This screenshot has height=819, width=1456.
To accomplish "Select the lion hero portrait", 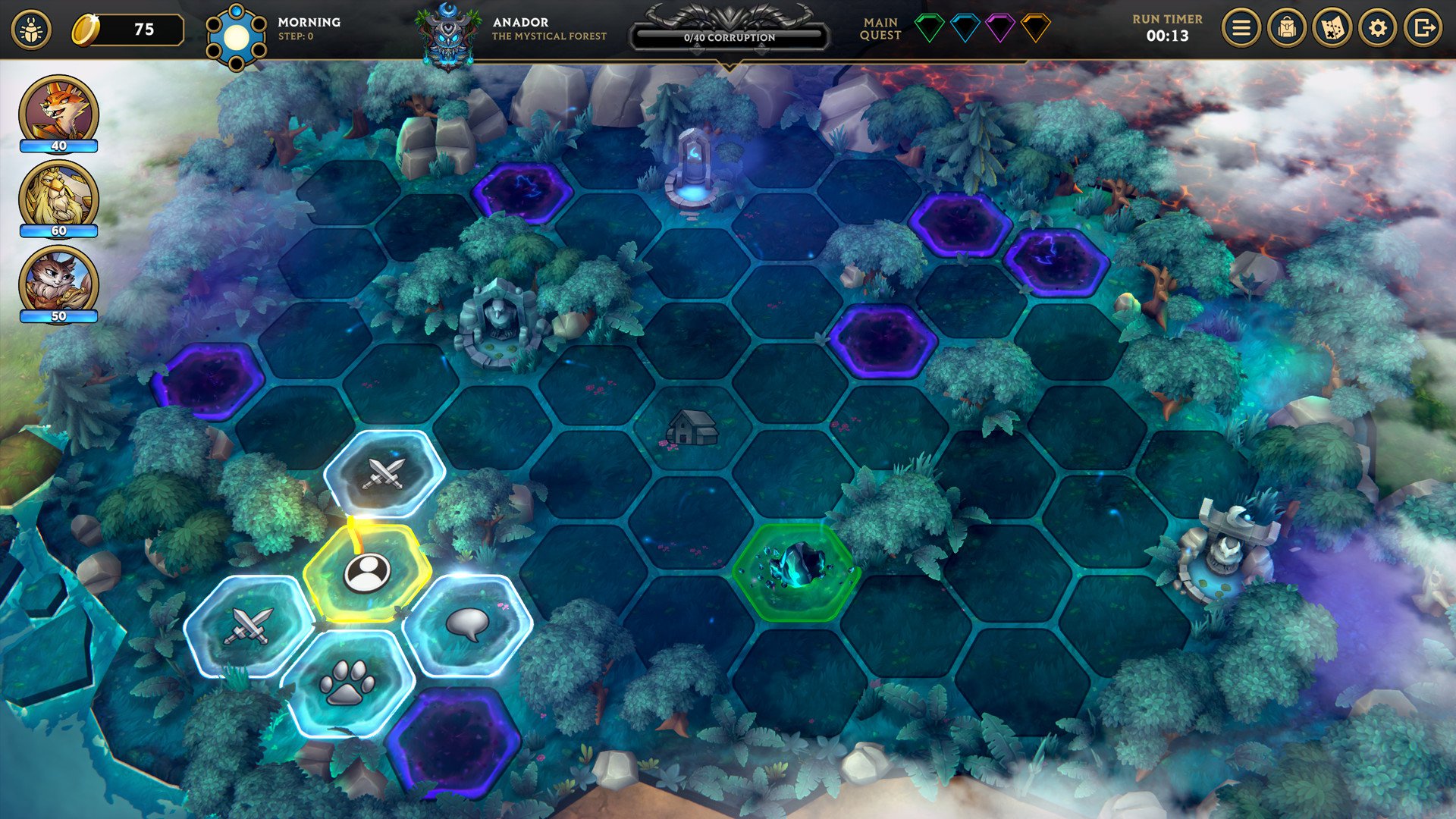I will point(58,197).
